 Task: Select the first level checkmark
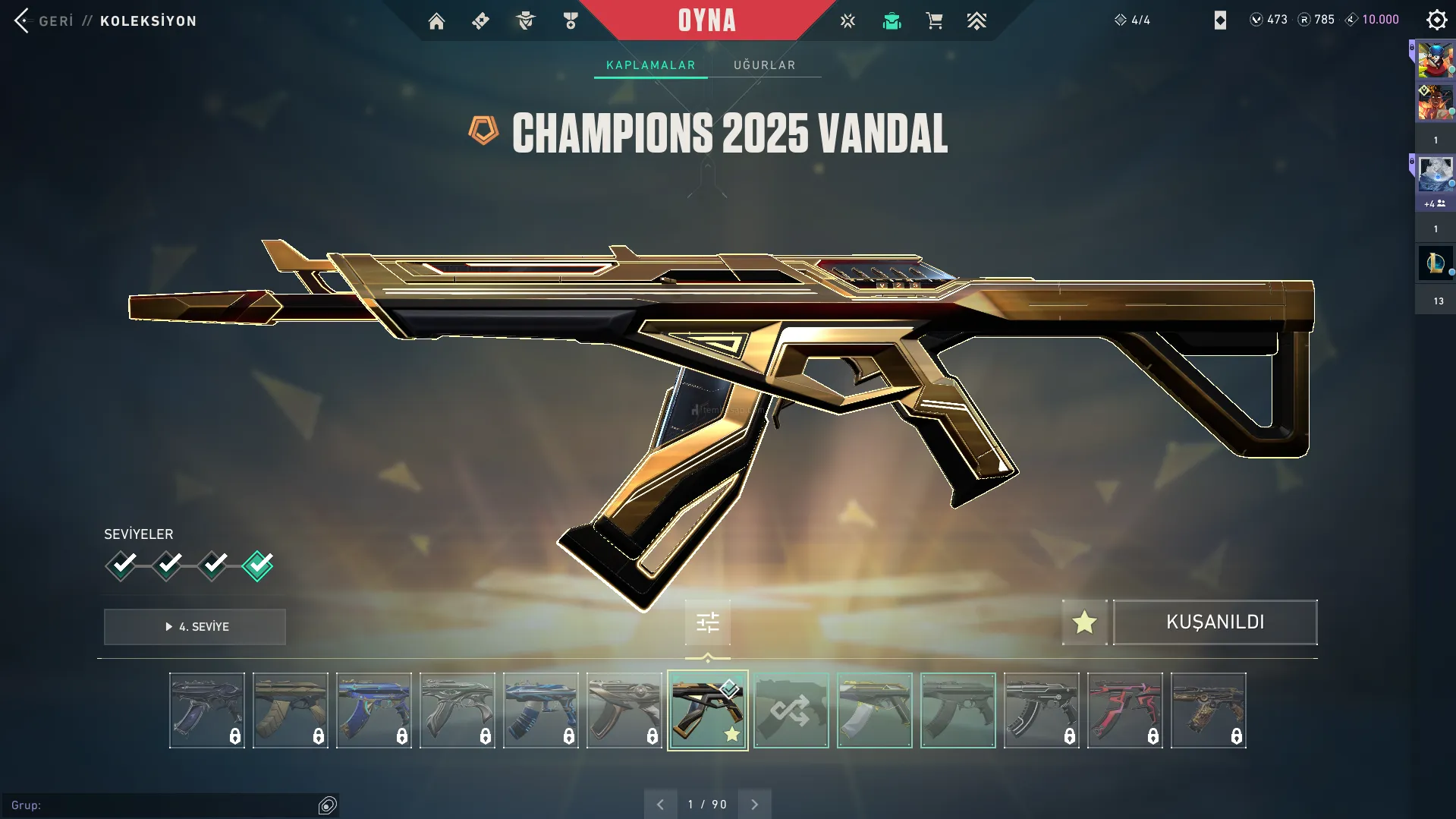pyautogui.click(x=121, y=565)
